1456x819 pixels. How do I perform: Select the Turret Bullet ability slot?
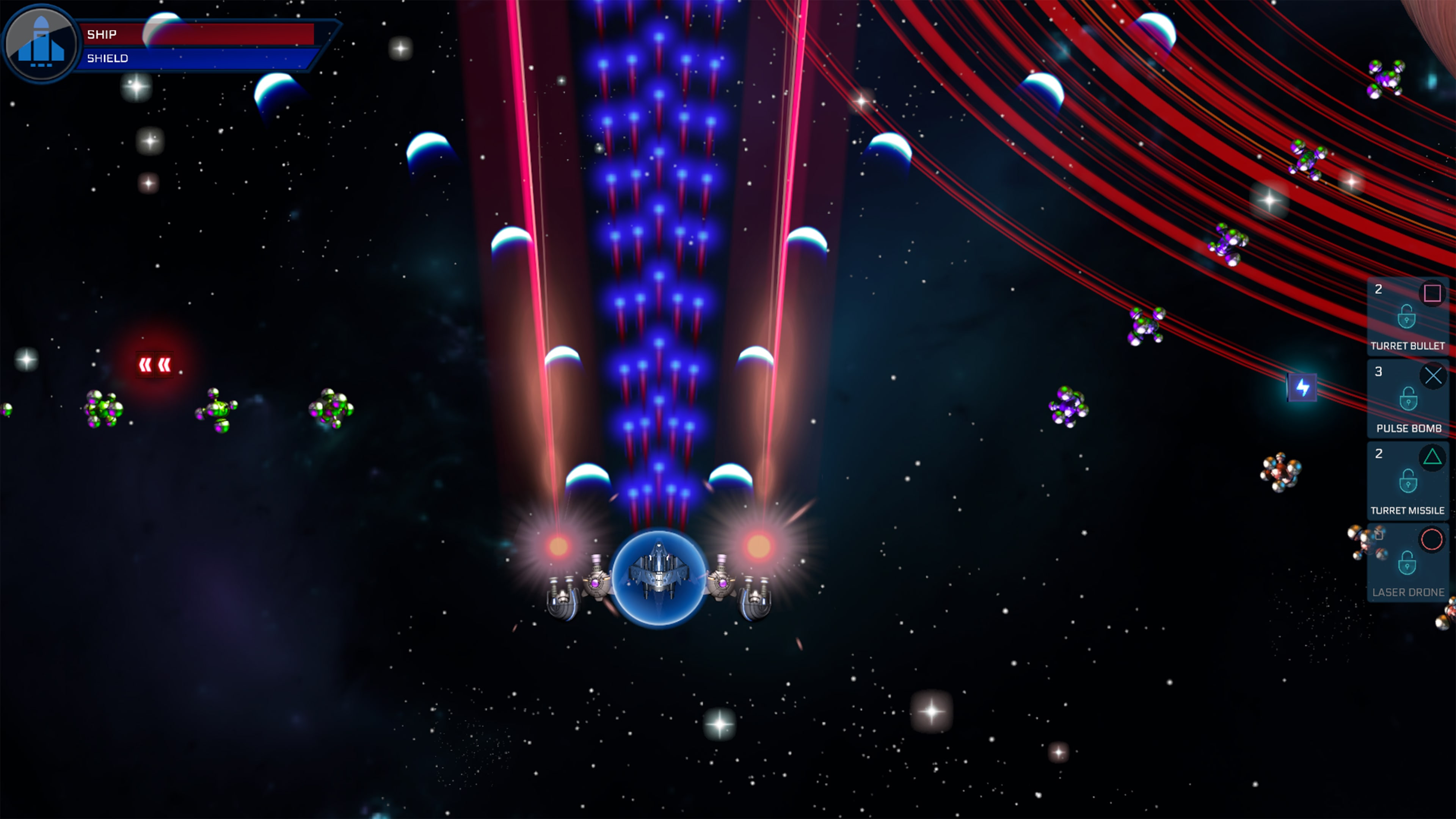click(x=1407, y=317)
